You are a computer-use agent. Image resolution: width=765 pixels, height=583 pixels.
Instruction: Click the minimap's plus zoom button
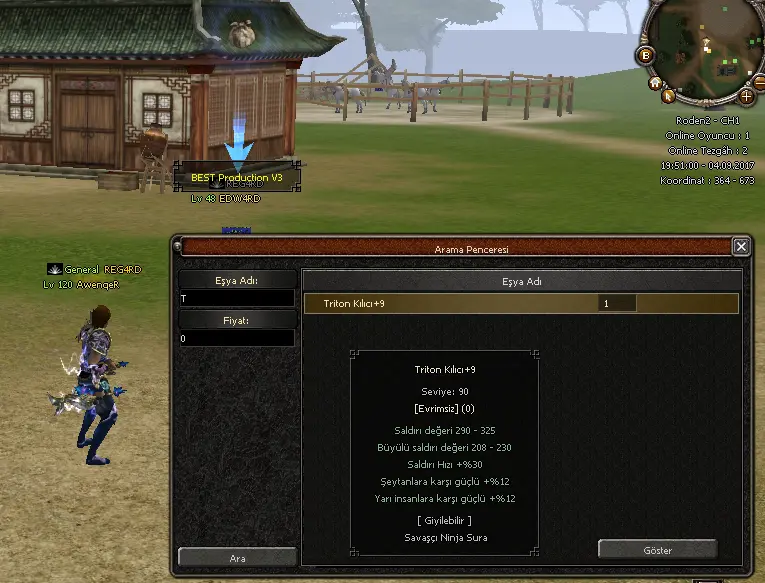coord(746,97)
